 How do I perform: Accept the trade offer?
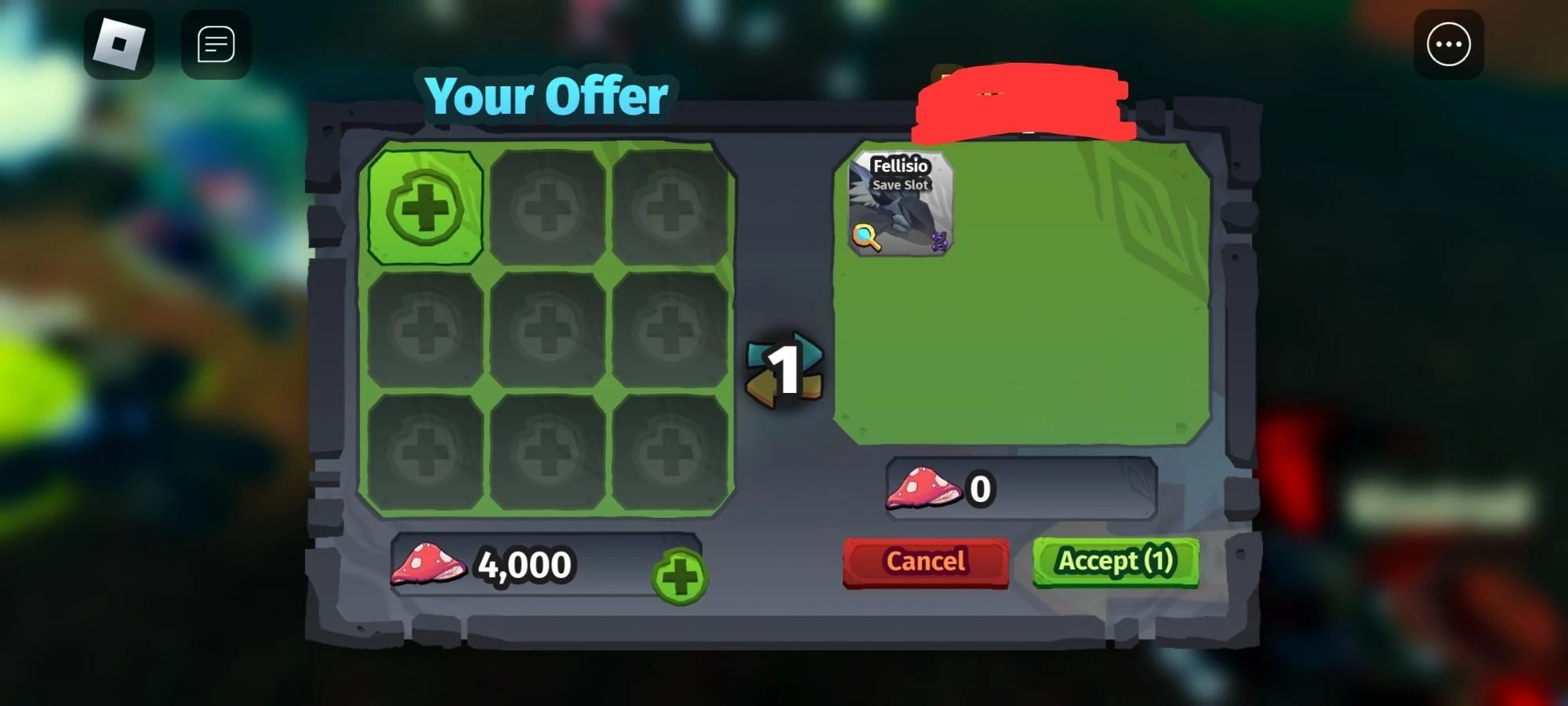tap(1116, 561)
